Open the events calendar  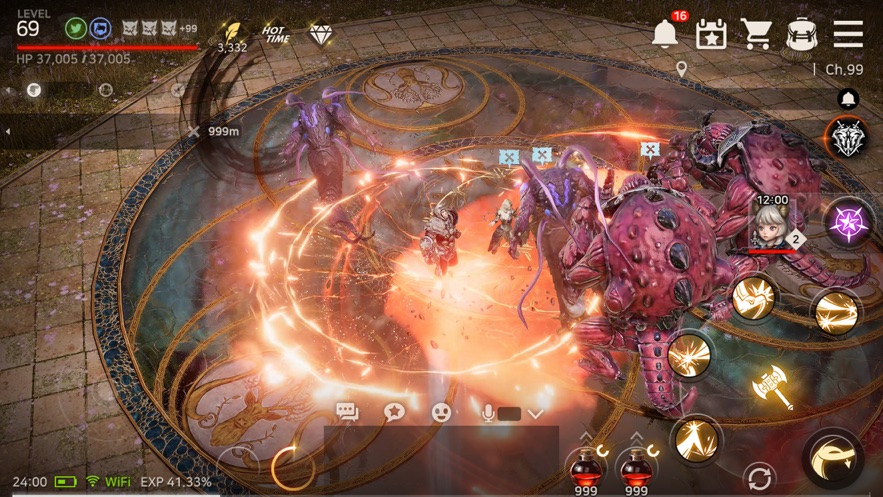point(711,34)
